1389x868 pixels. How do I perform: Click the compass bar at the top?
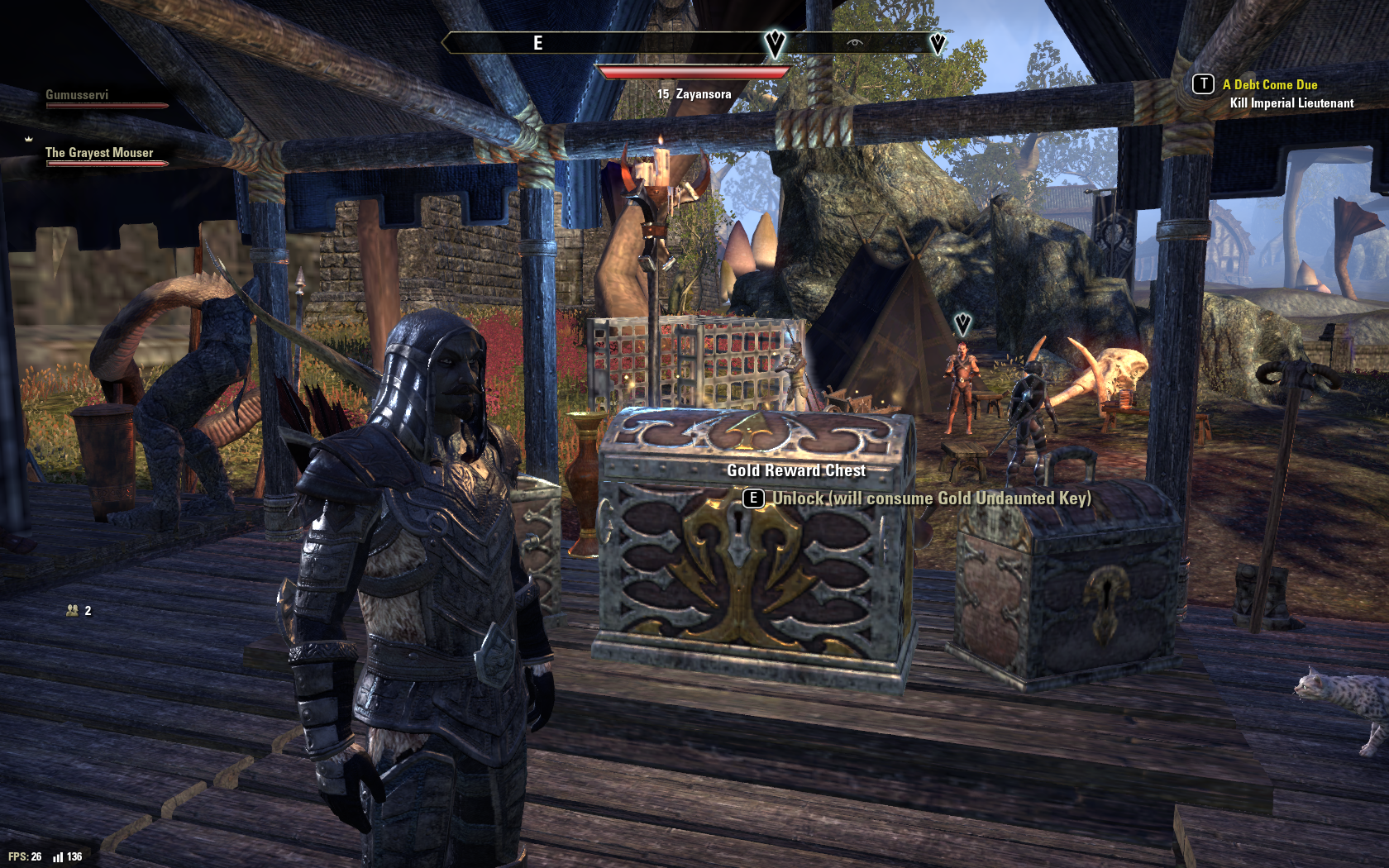point(693,43)
